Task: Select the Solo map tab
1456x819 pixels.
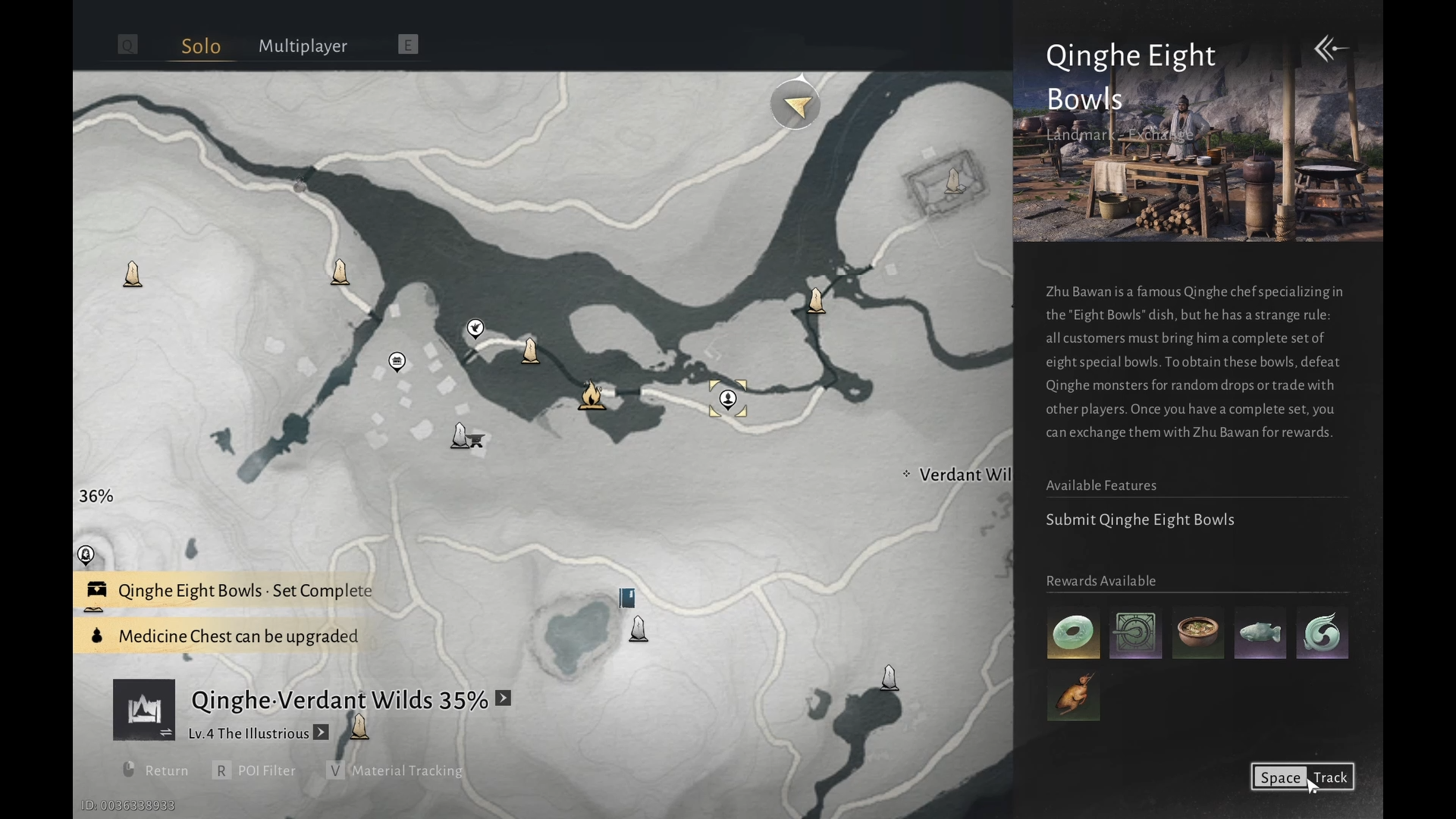Action: click(201, 45)
